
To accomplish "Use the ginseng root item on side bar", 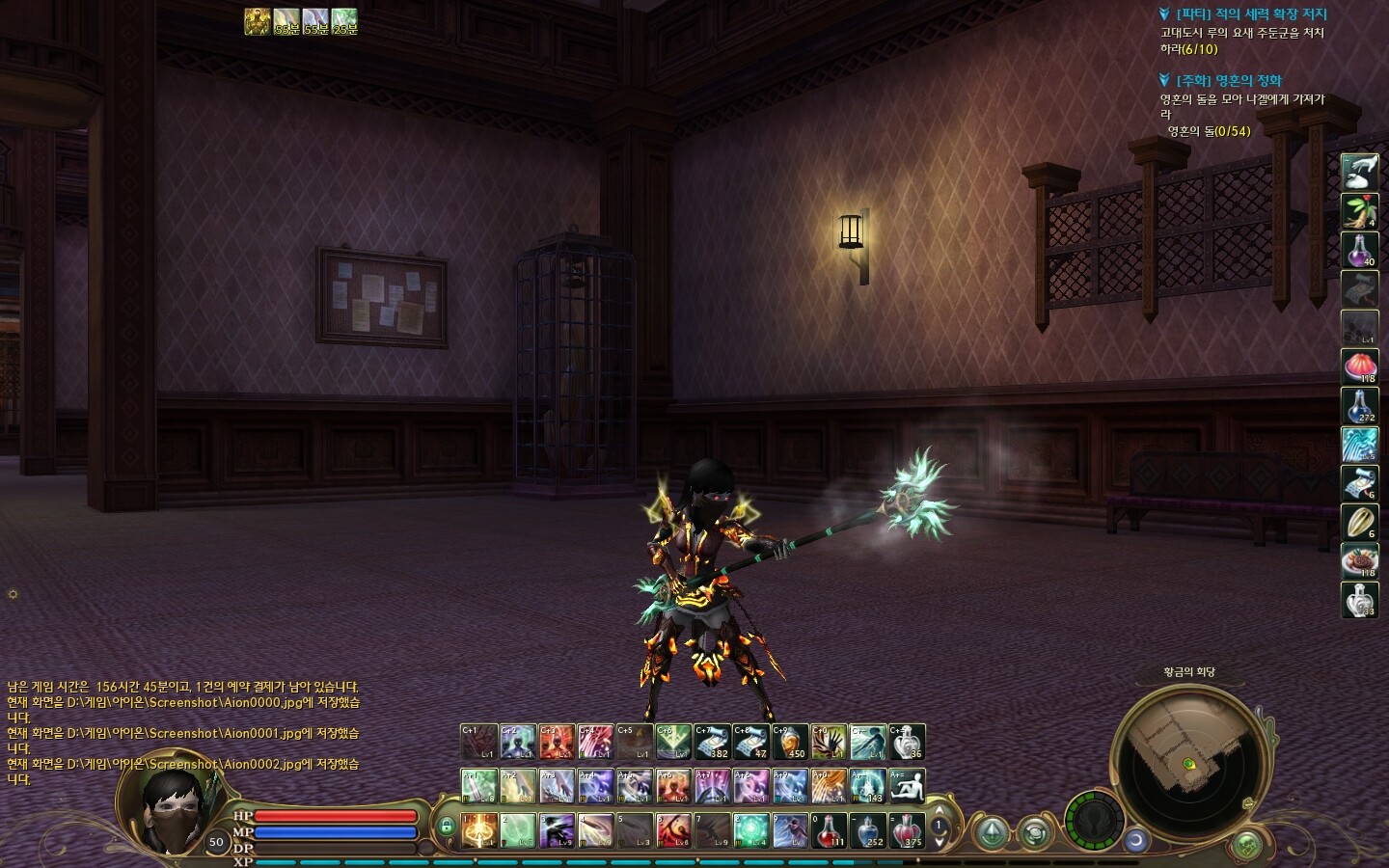I will (1360, 211).
